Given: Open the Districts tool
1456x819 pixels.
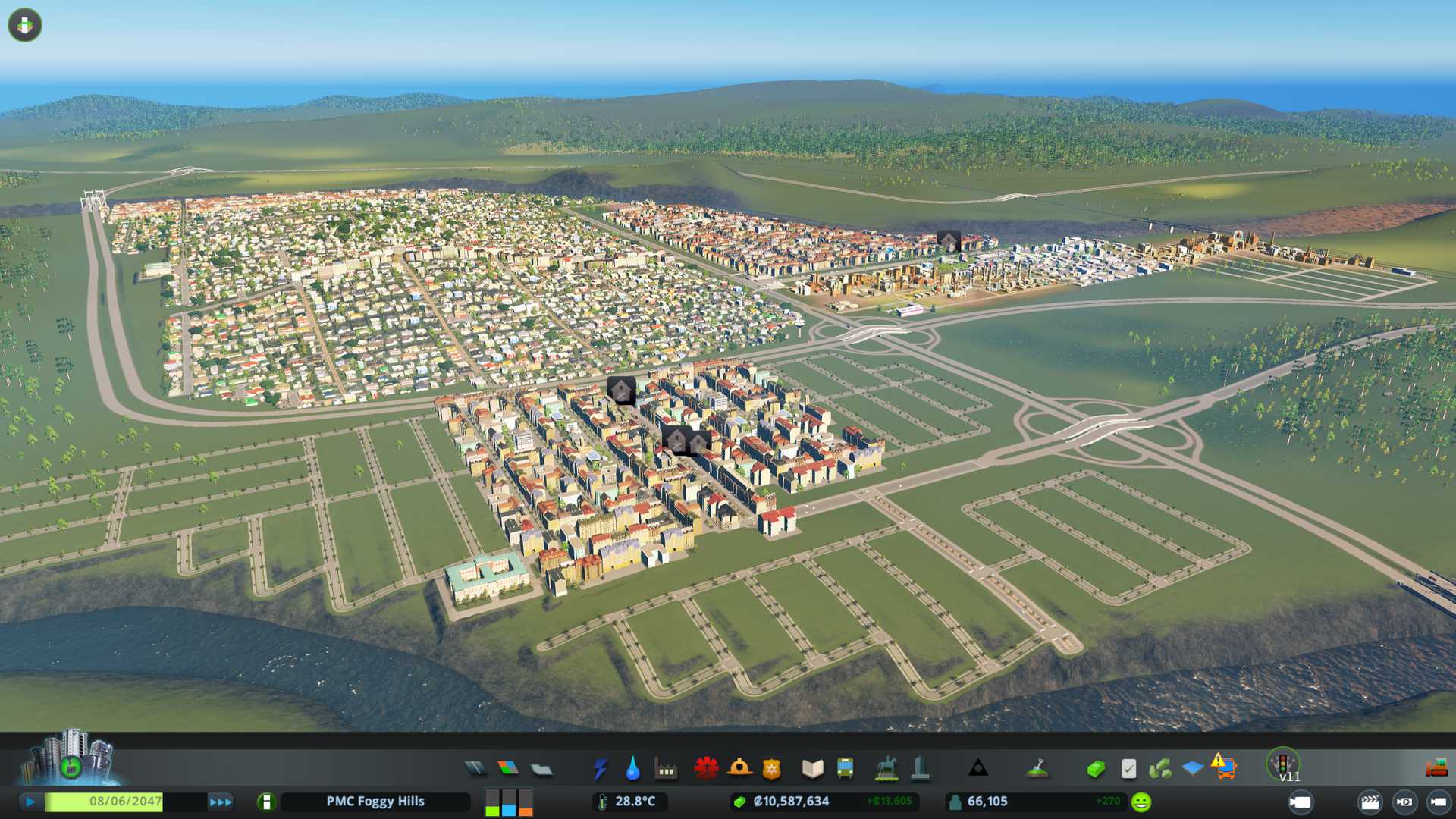Looking at the screenshot, I should 541,769.
